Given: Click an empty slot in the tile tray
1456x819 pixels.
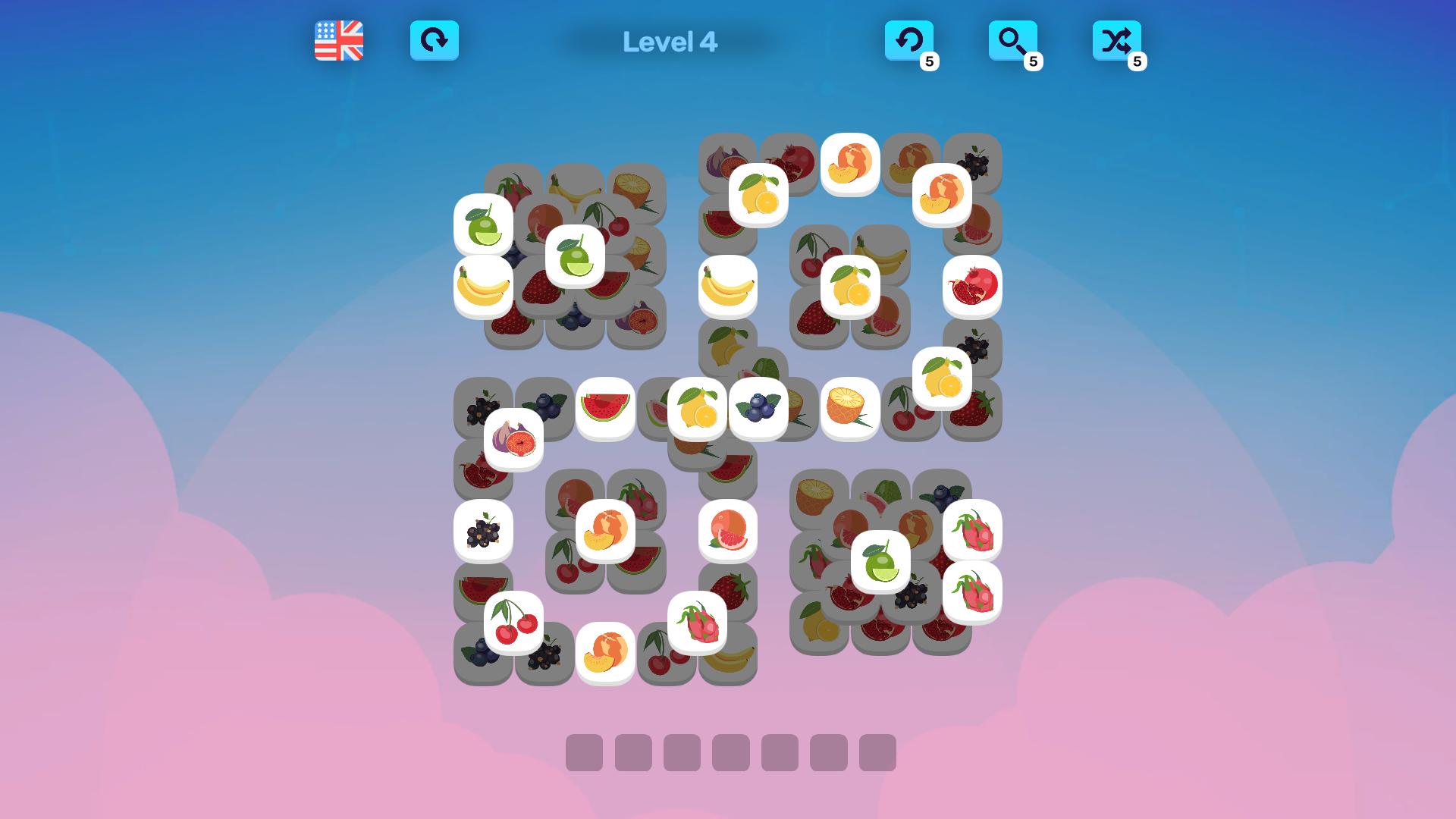Looking at the screenshot, I should point(584,753).
